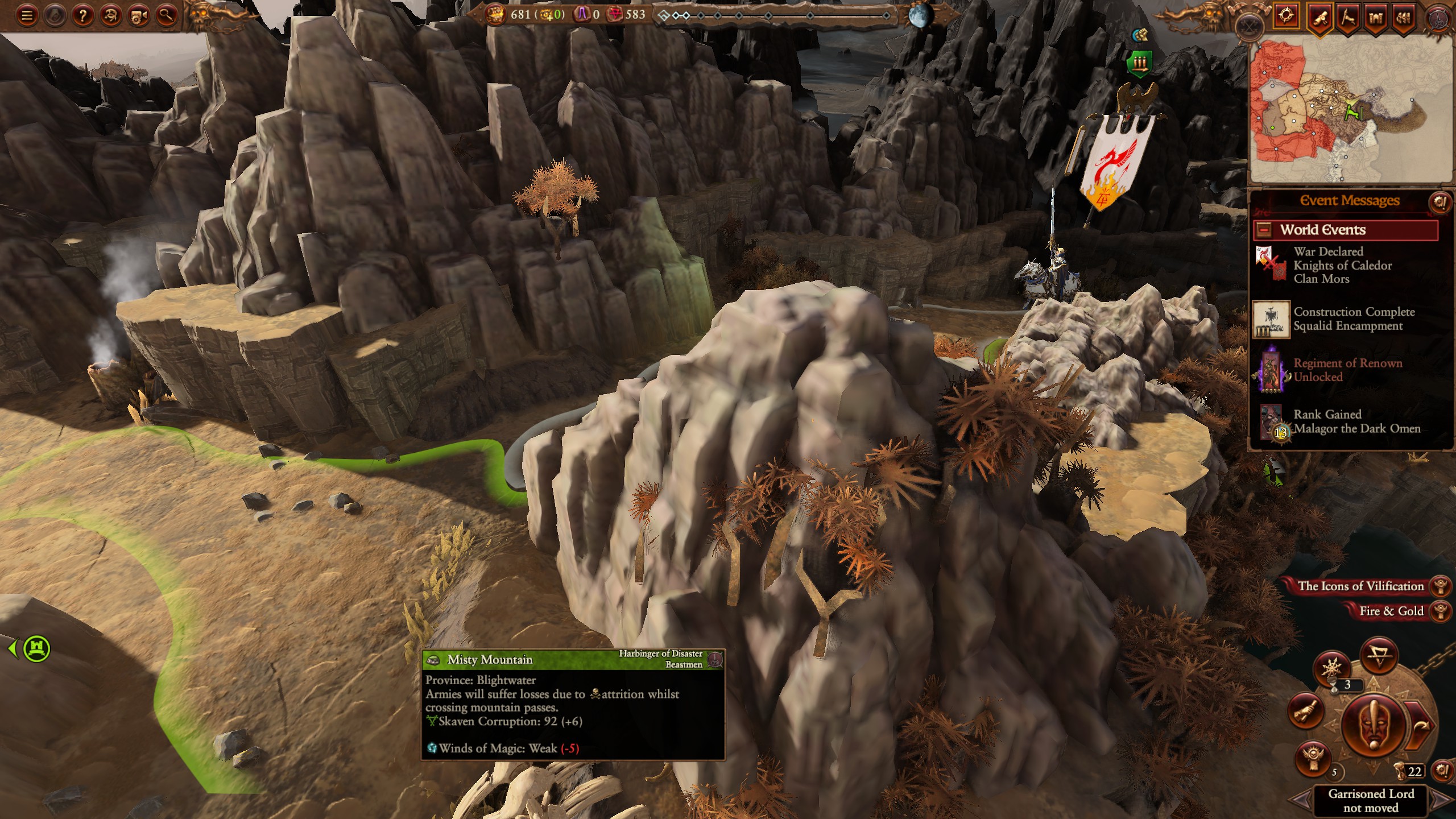Screen dimensions: 1456x819
Task: Toggle the highlighted objectives panel icon
Action: [x=1287, y=16]
